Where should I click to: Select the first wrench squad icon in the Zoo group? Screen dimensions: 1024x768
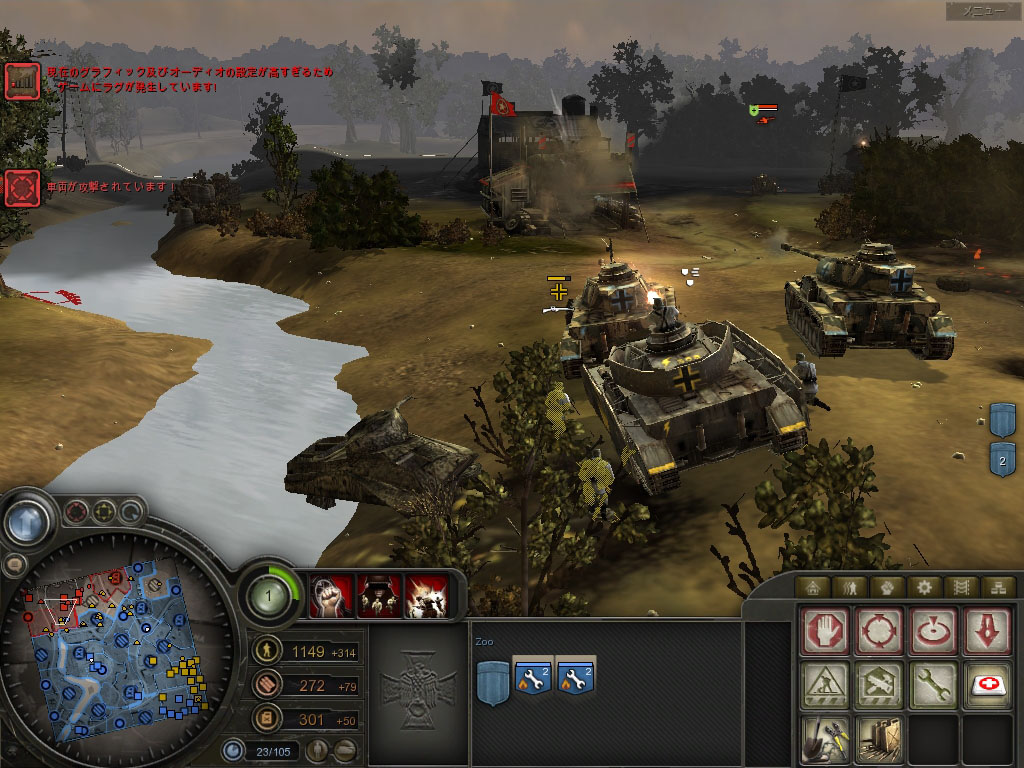tap(532, 678)
